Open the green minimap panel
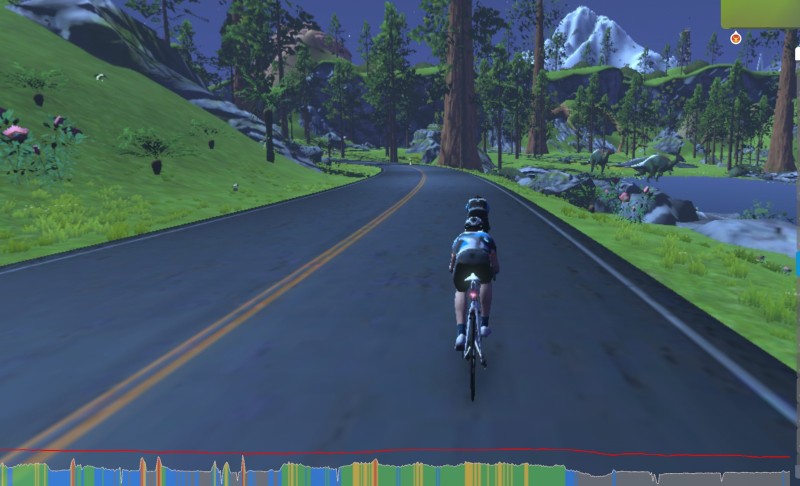This screenshot has height=486, width=800. (761, 13)
